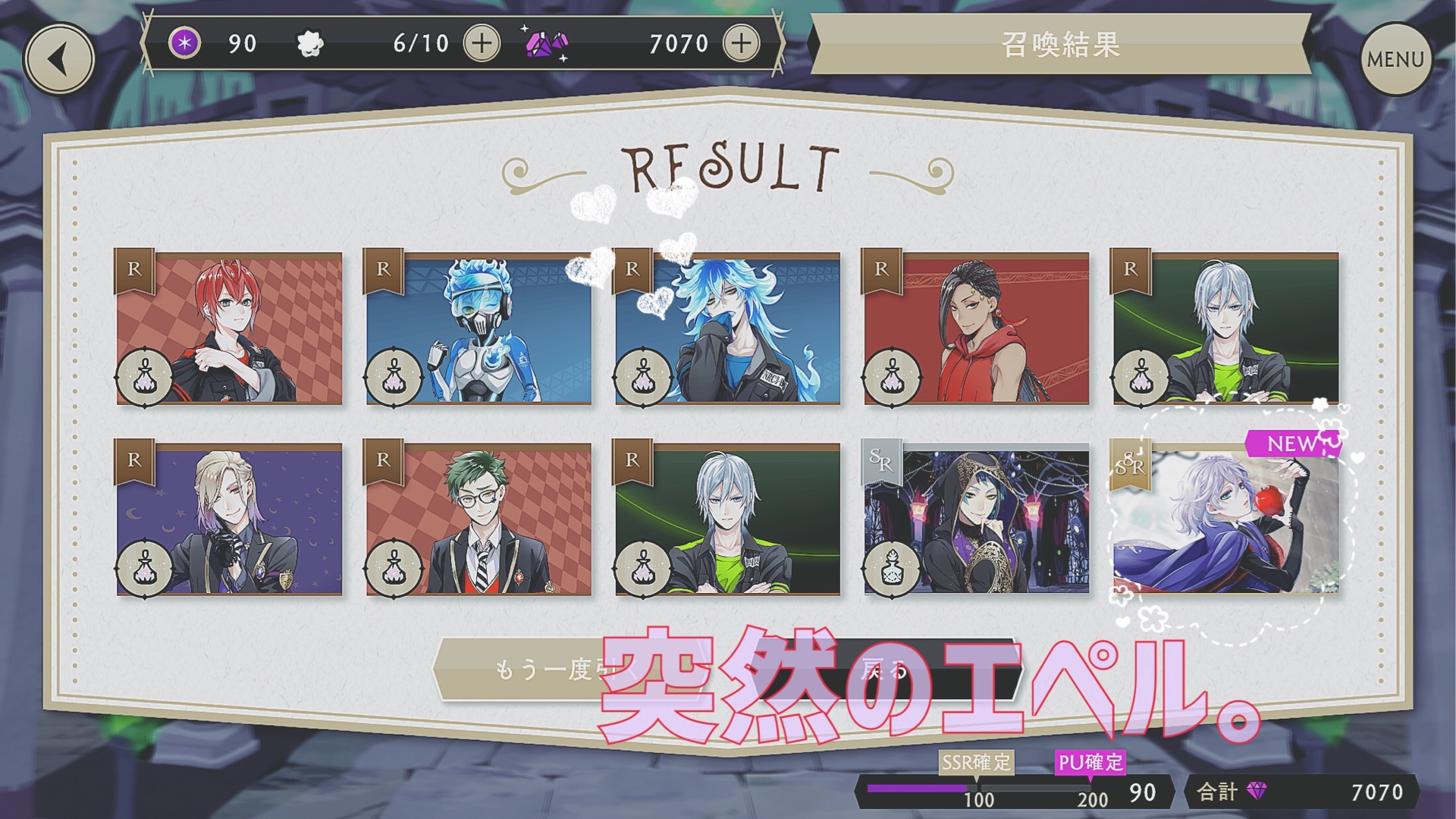
Task: View the red hoodie character R card
Action: click(x=977, y=328)
